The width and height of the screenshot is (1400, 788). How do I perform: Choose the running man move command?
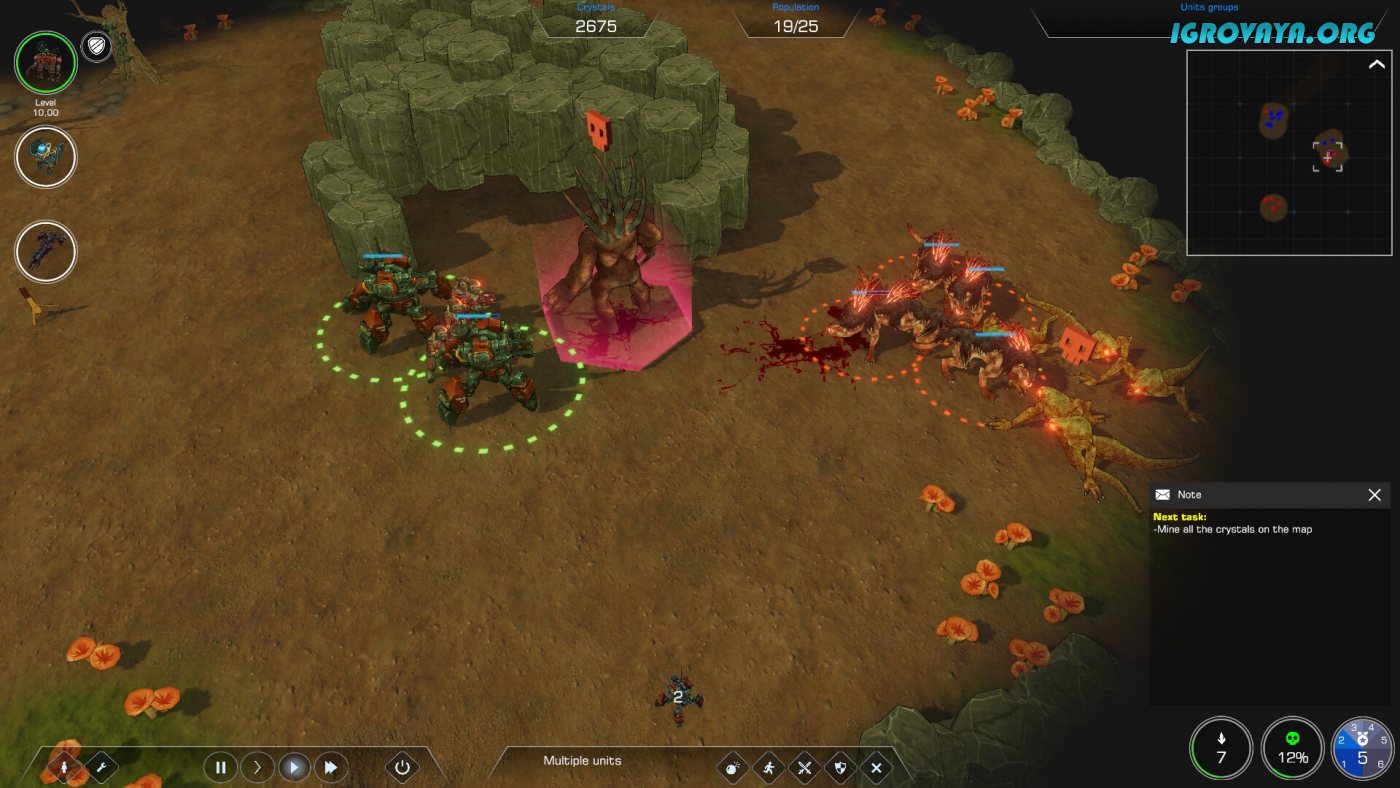click(x=768, y=768)
